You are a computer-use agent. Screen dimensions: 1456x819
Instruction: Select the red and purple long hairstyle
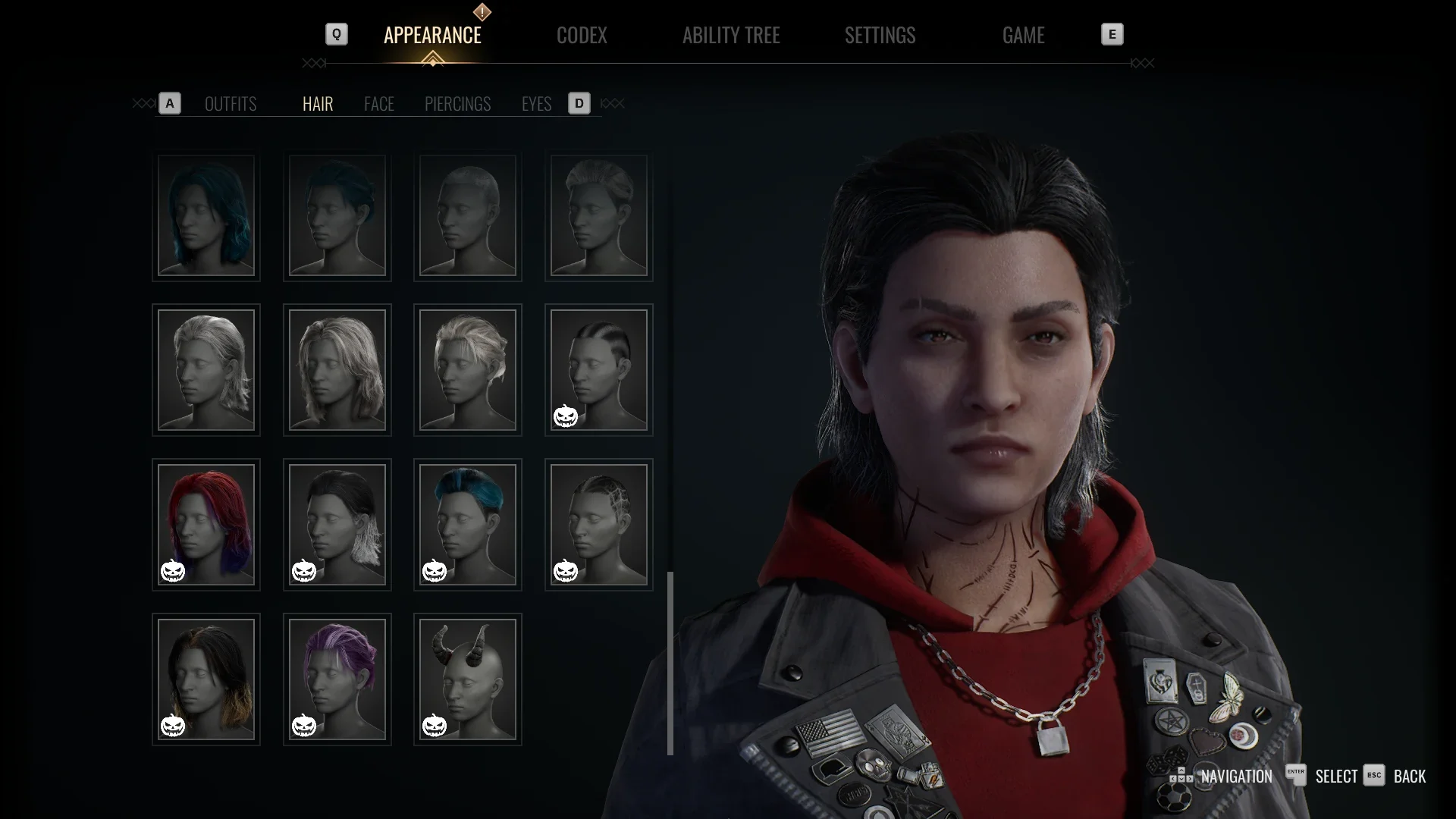click(206, 524)
